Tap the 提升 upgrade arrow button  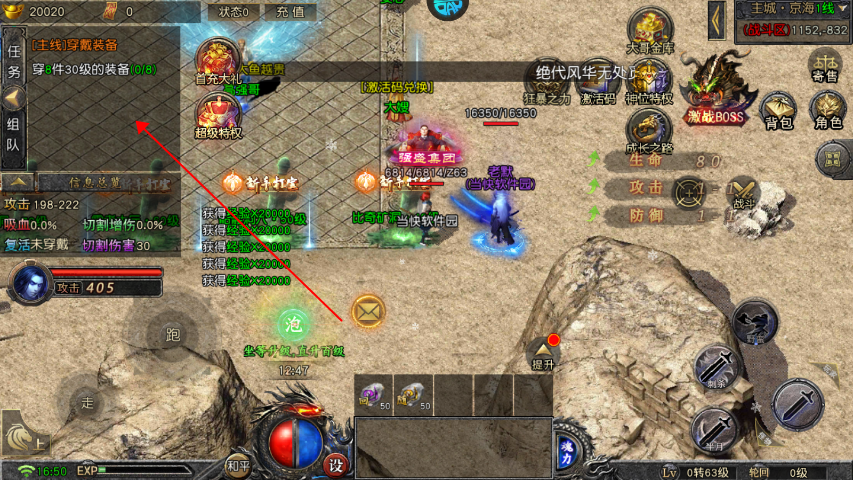543,352
